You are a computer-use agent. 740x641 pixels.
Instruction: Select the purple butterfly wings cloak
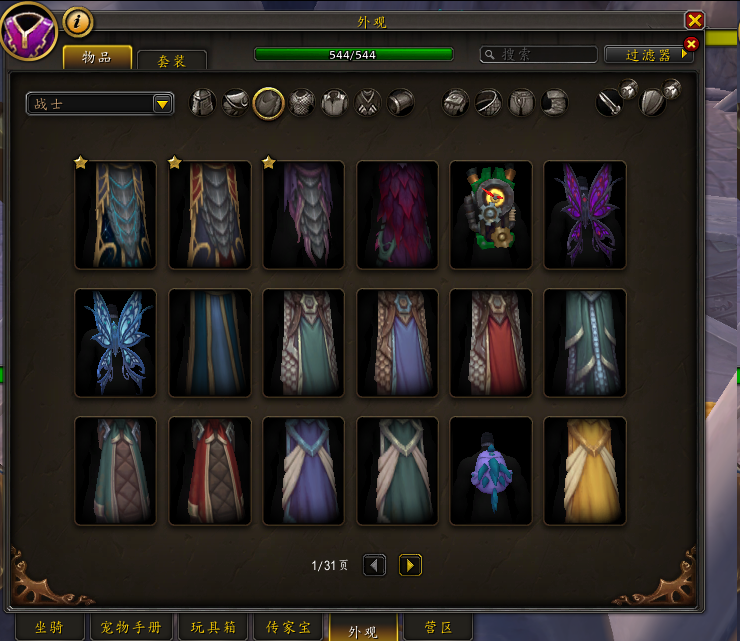585,215
